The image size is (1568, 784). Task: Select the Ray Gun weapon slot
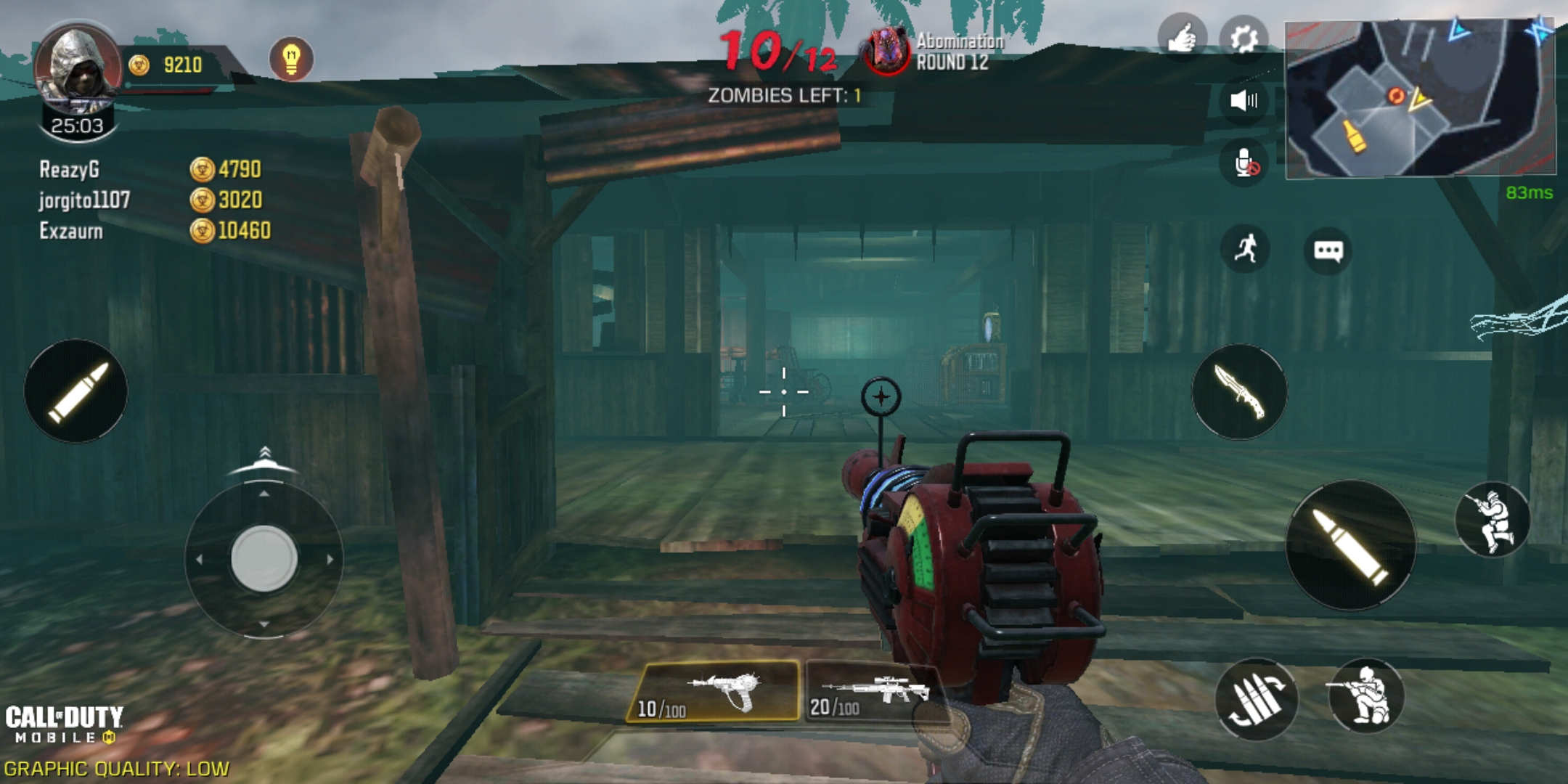(x=715, y=692)
